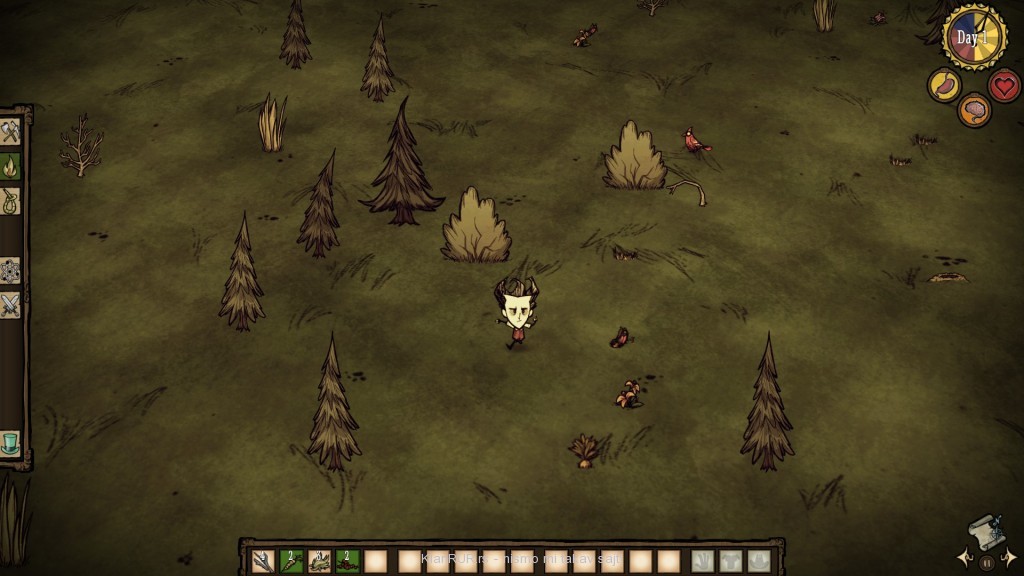This screenshot has height=576, width=1024.
Task: Open the Tools crafting tab
Action: click(10, 133)
